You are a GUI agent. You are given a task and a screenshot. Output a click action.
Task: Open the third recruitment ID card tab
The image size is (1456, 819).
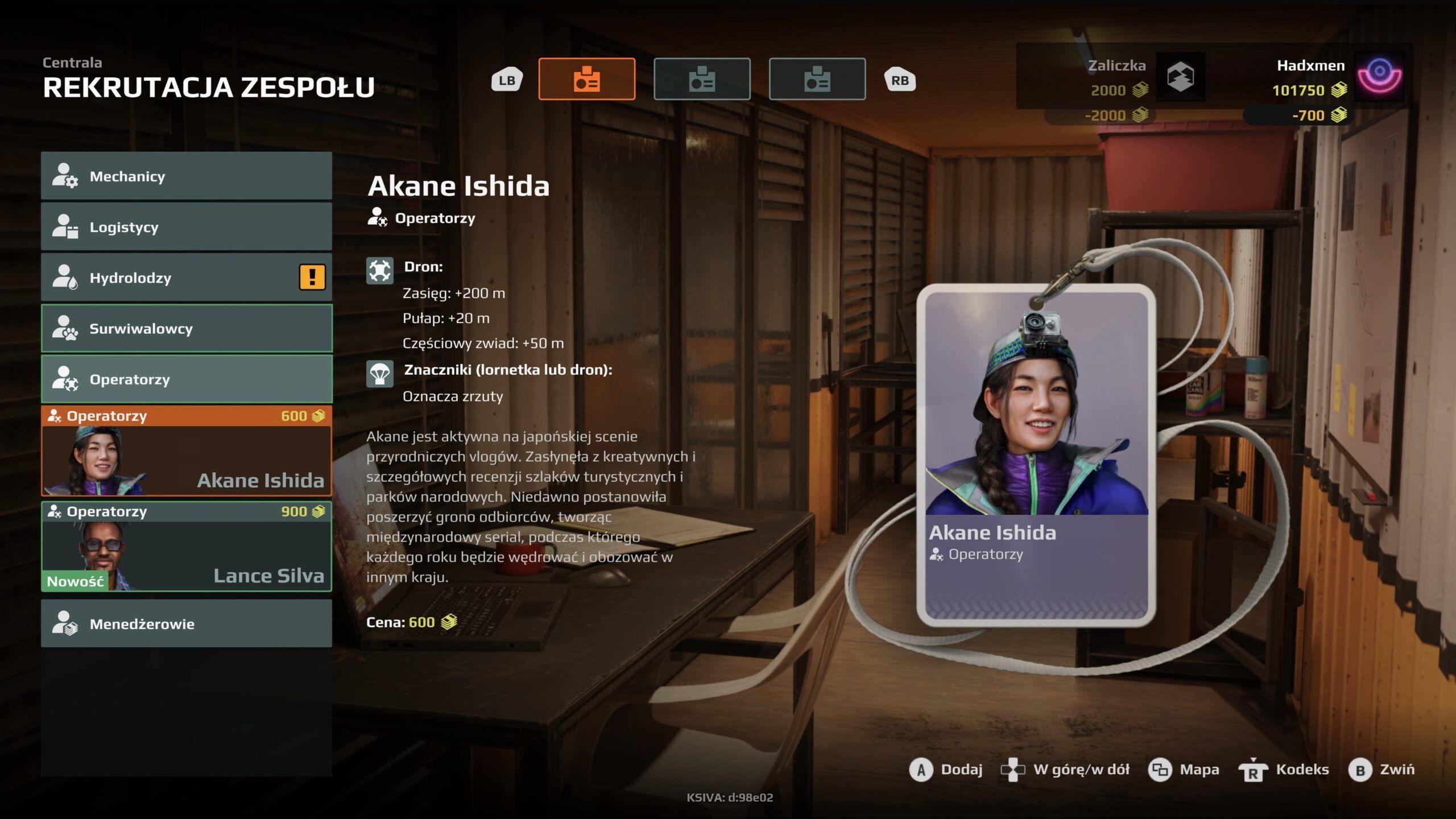pos(817,79)
